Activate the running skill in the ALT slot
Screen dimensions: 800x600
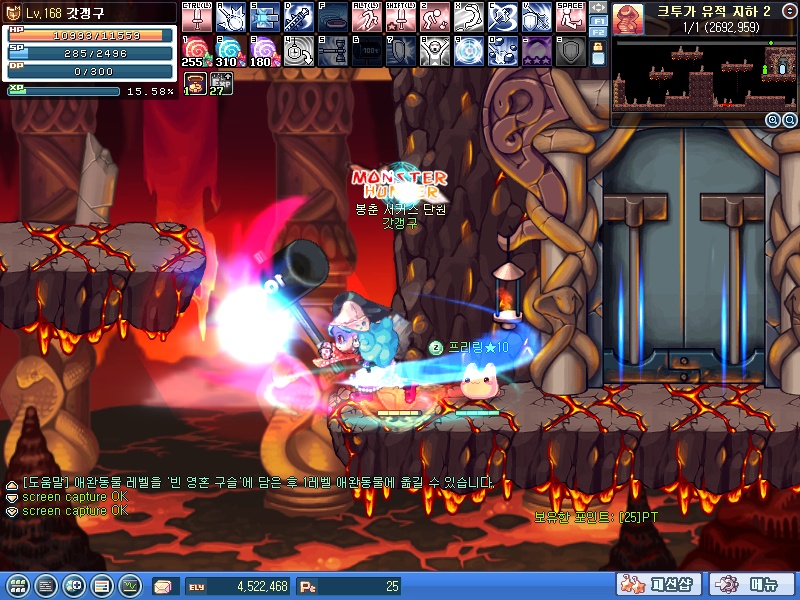pos(364,16)
